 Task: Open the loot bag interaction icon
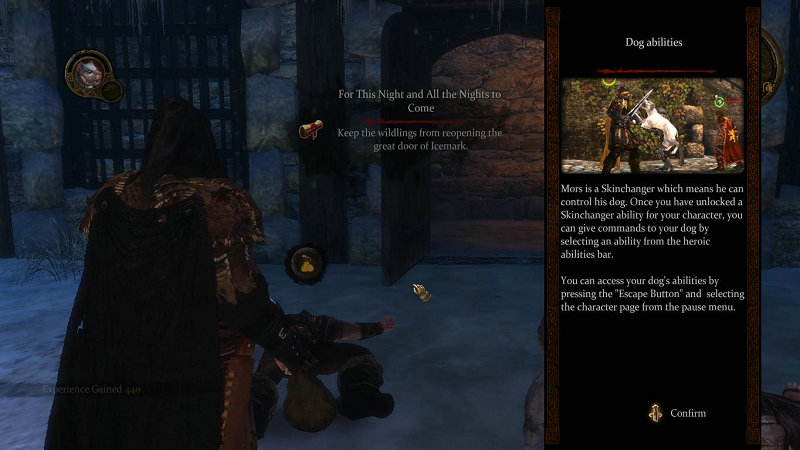304,264
